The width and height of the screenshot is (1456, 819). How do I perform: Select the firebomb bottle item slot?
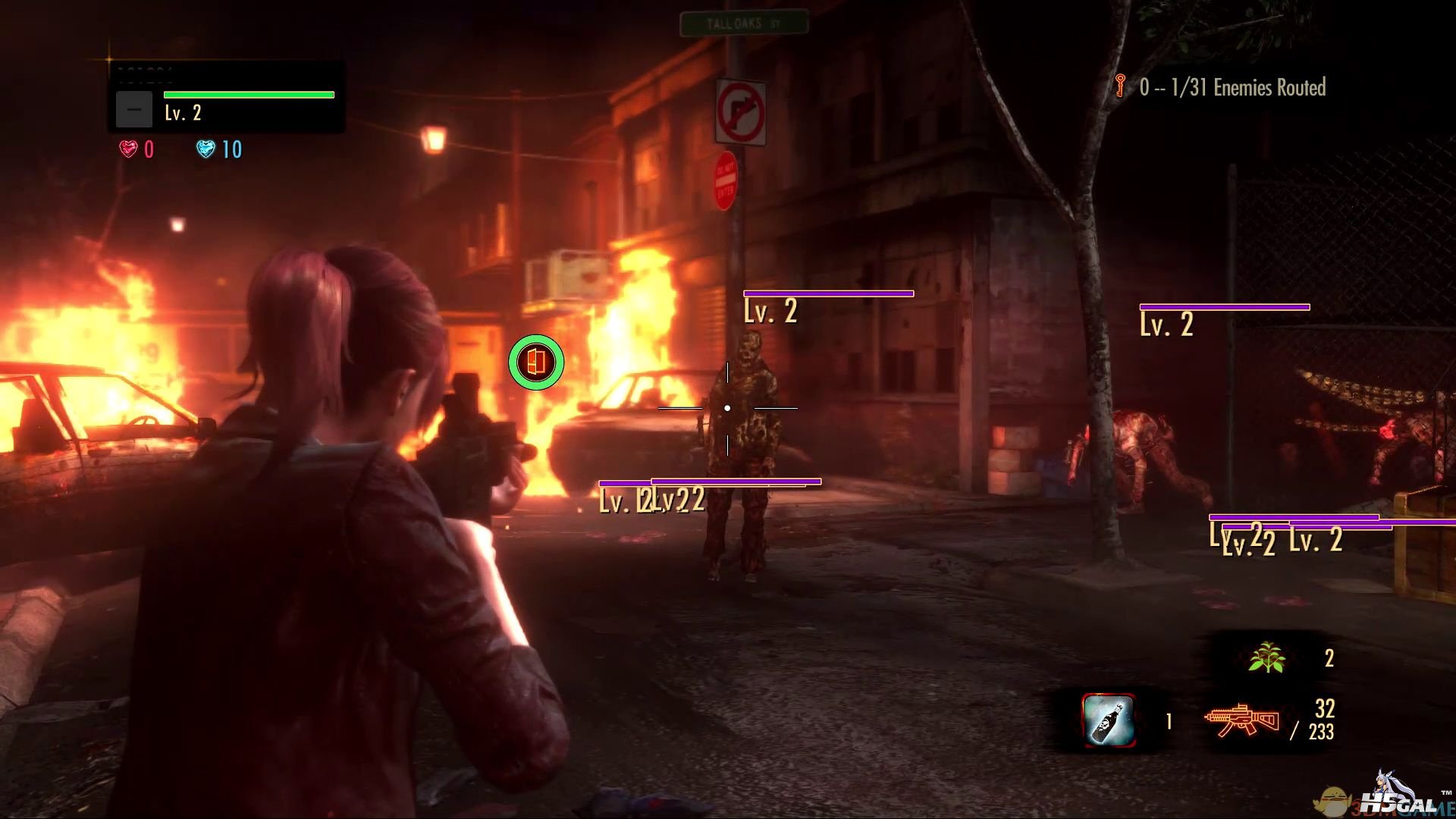point(1109,720)
